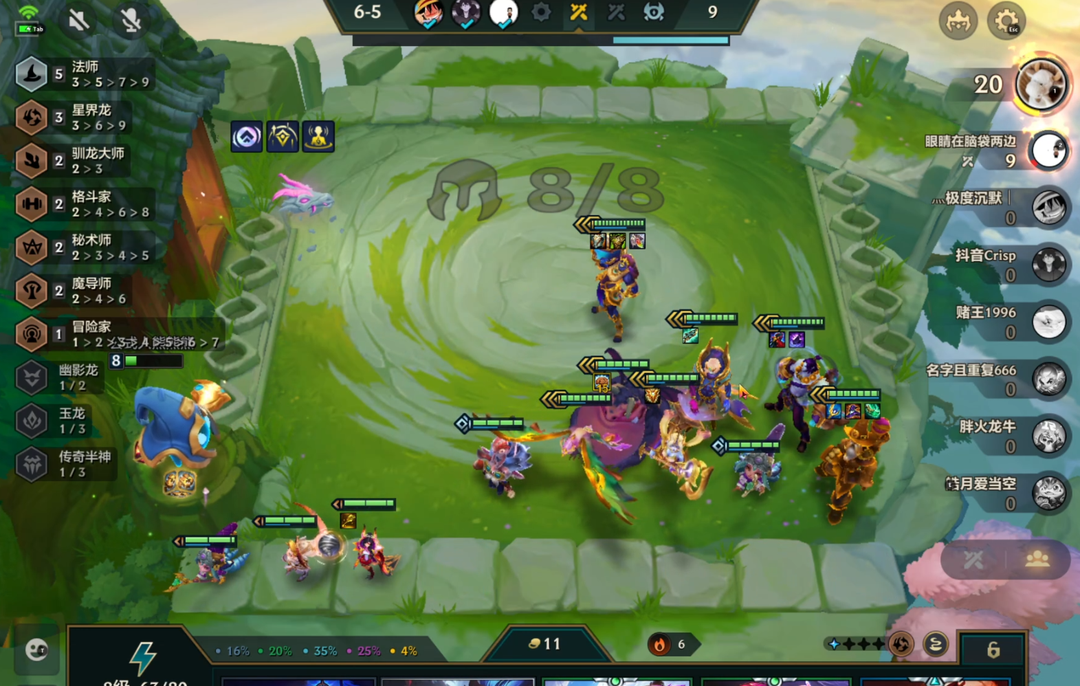Inspect the meditating figure augment icon
1080x686 pixels.
(318, 137)
